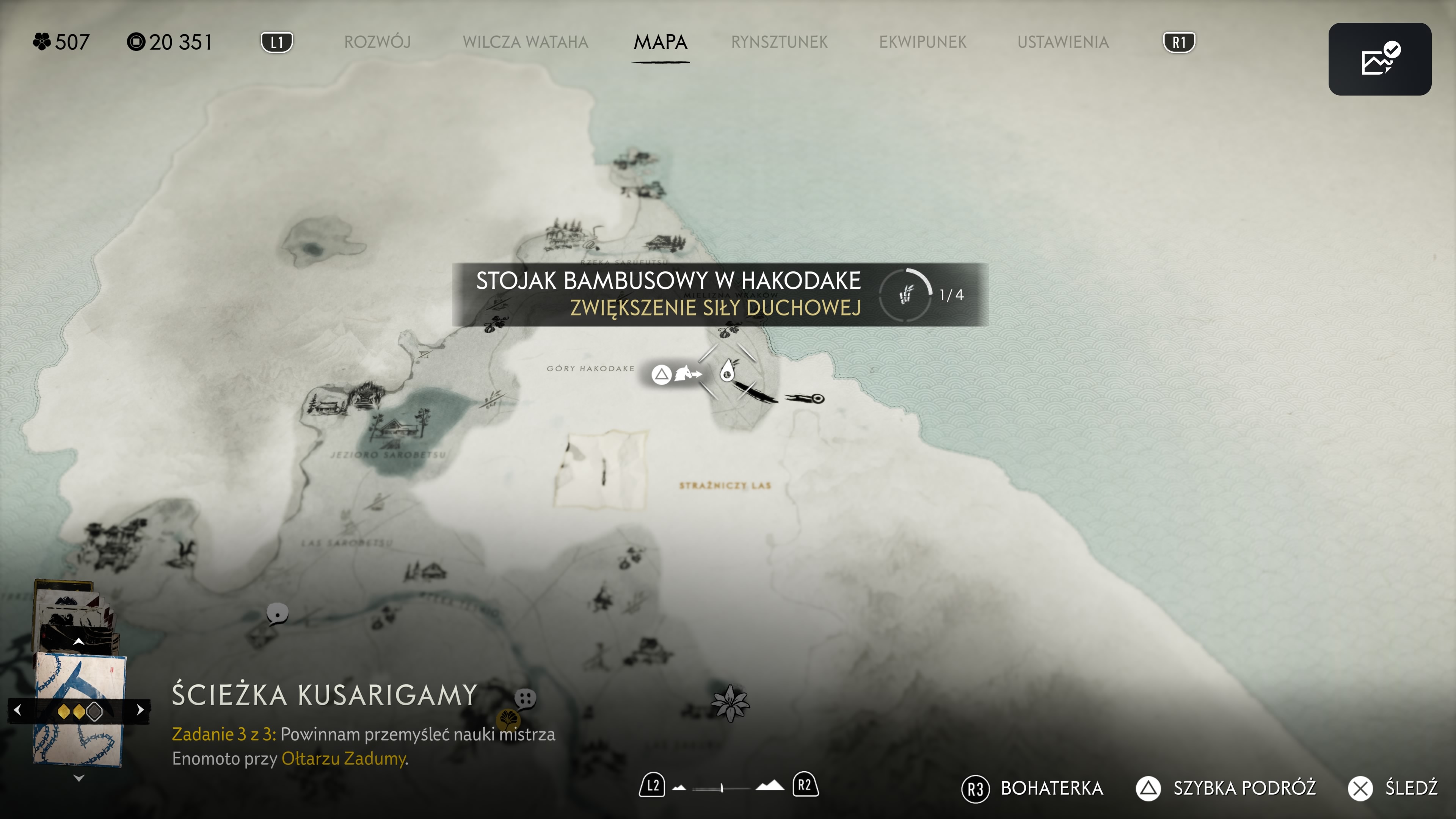The image size is (1456, 819).
Task: Select the white flower map marker
Action: [x=730, y=703]
